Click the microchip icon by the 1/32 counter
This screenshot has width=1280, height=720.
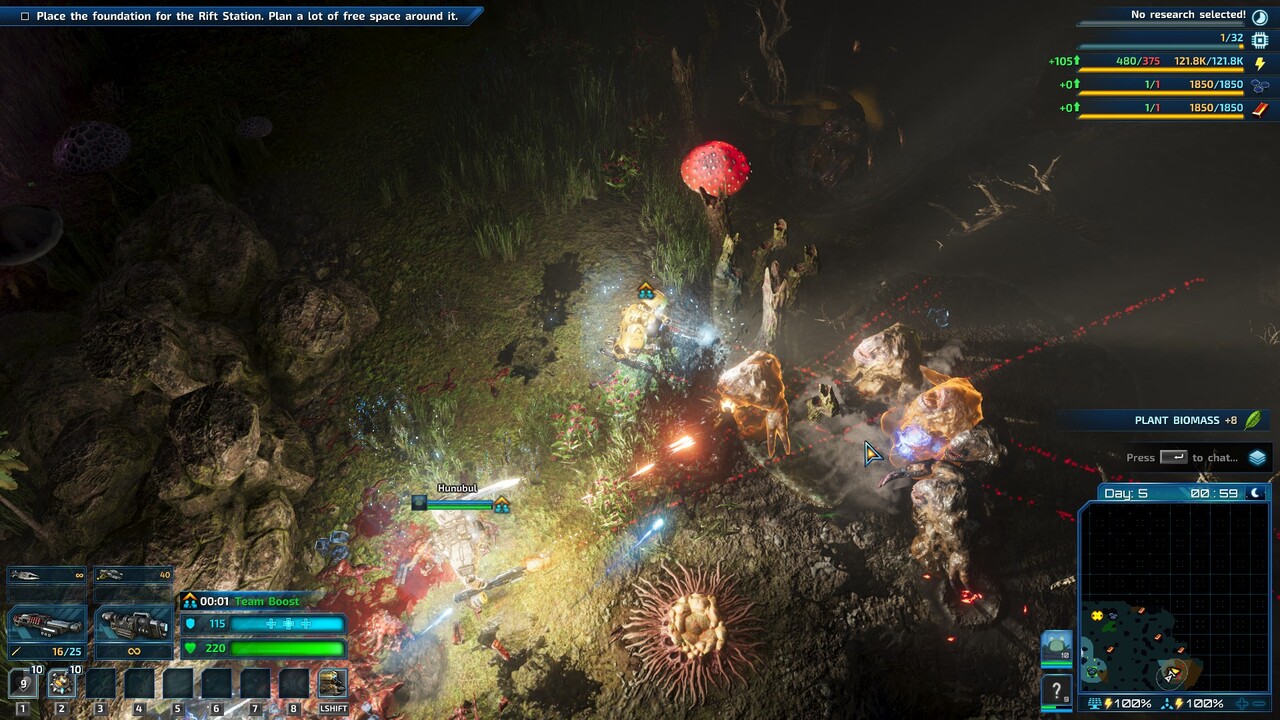[1260, 39]
